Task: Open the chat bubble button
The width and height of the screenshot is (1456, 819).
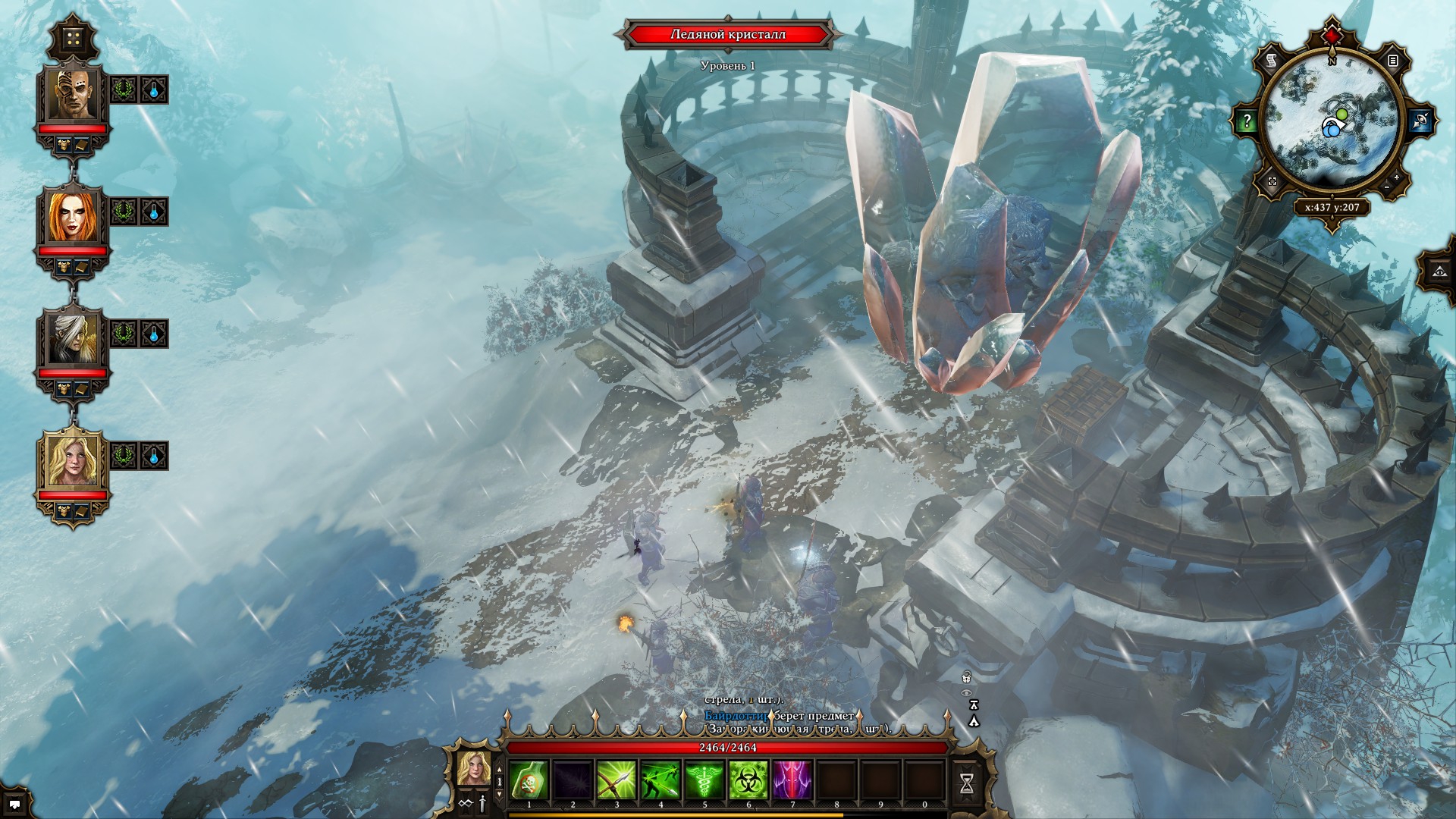Action: coord(14,805)
